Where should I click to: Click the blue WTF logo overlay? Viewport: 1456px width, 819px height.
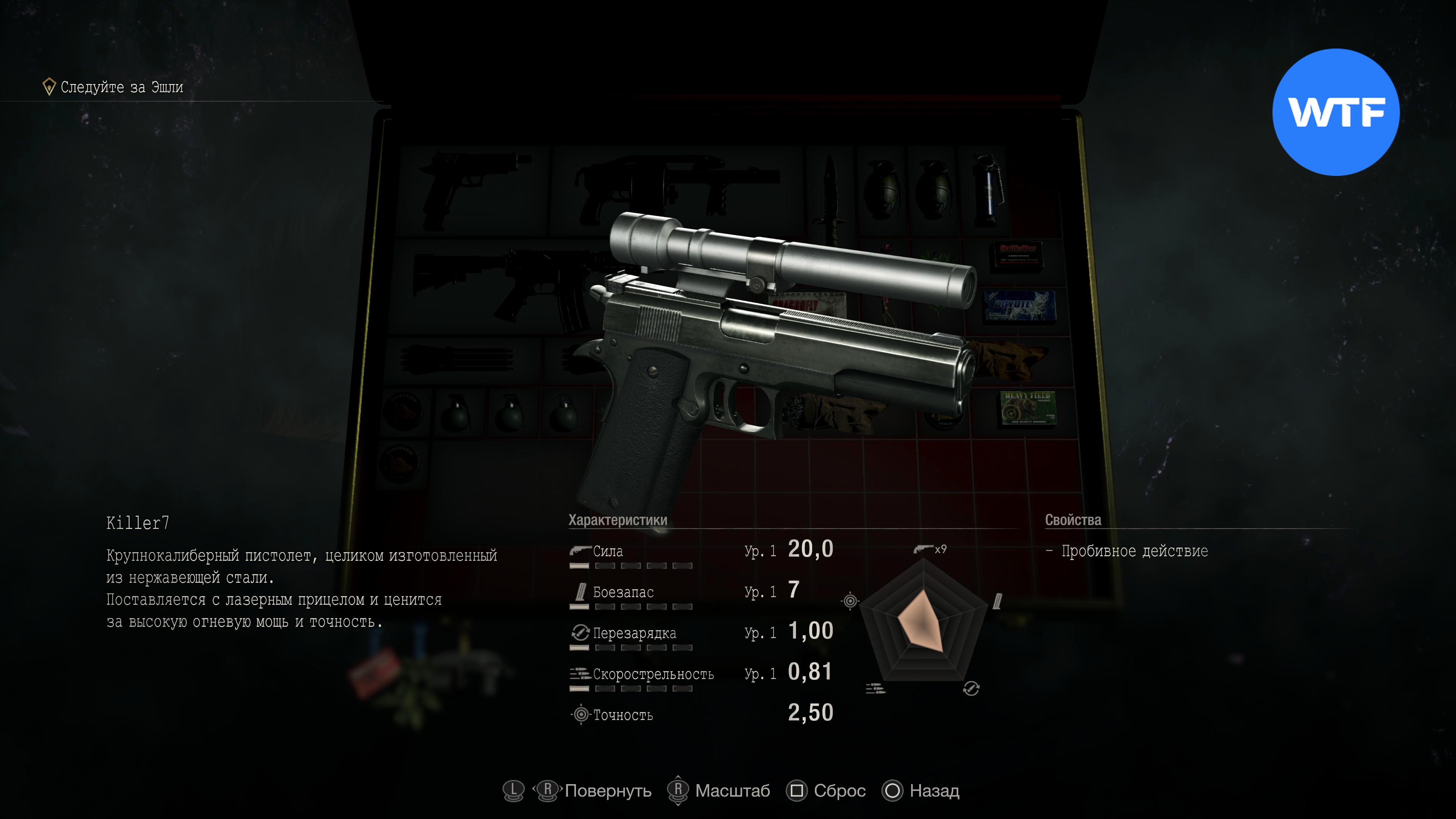pyautogui.click(x=1335, y=112)
